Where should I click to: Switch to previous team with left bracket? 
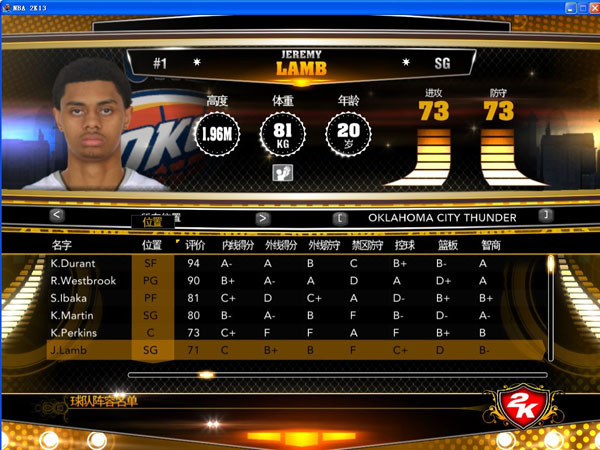tap(341, 216)
